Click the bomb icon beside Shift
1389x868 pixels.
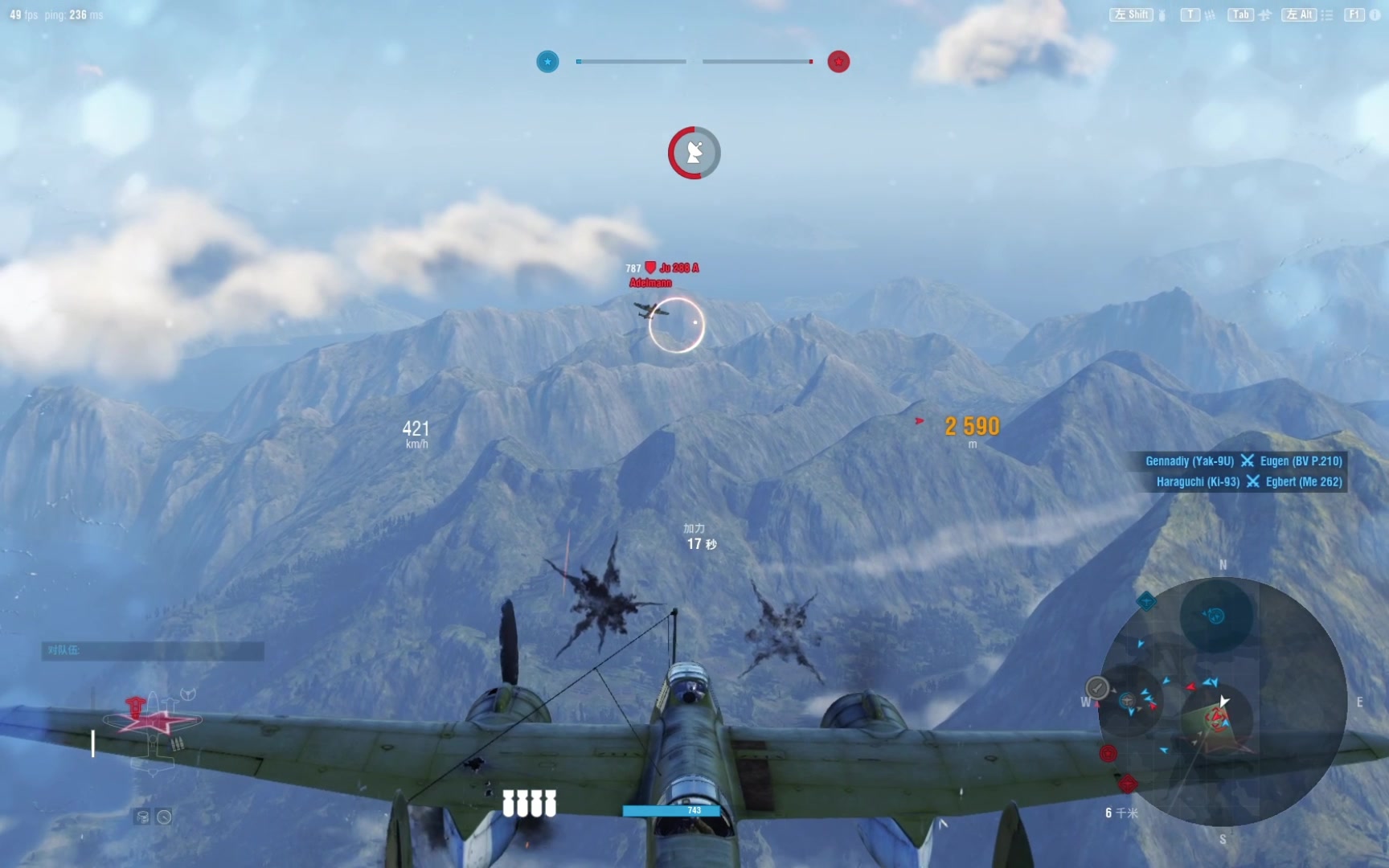(1162, 15)
